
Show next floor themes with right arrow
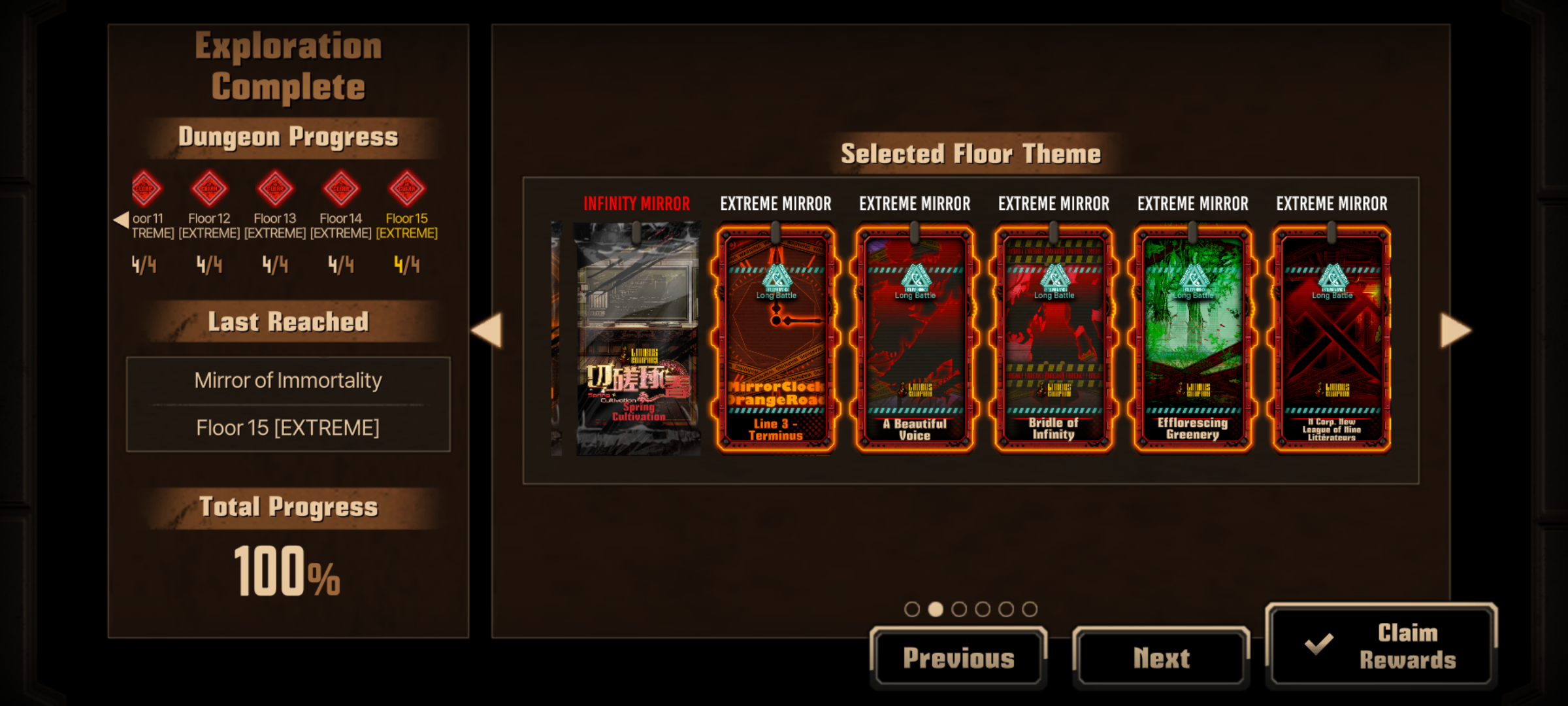click(1456, 330)
